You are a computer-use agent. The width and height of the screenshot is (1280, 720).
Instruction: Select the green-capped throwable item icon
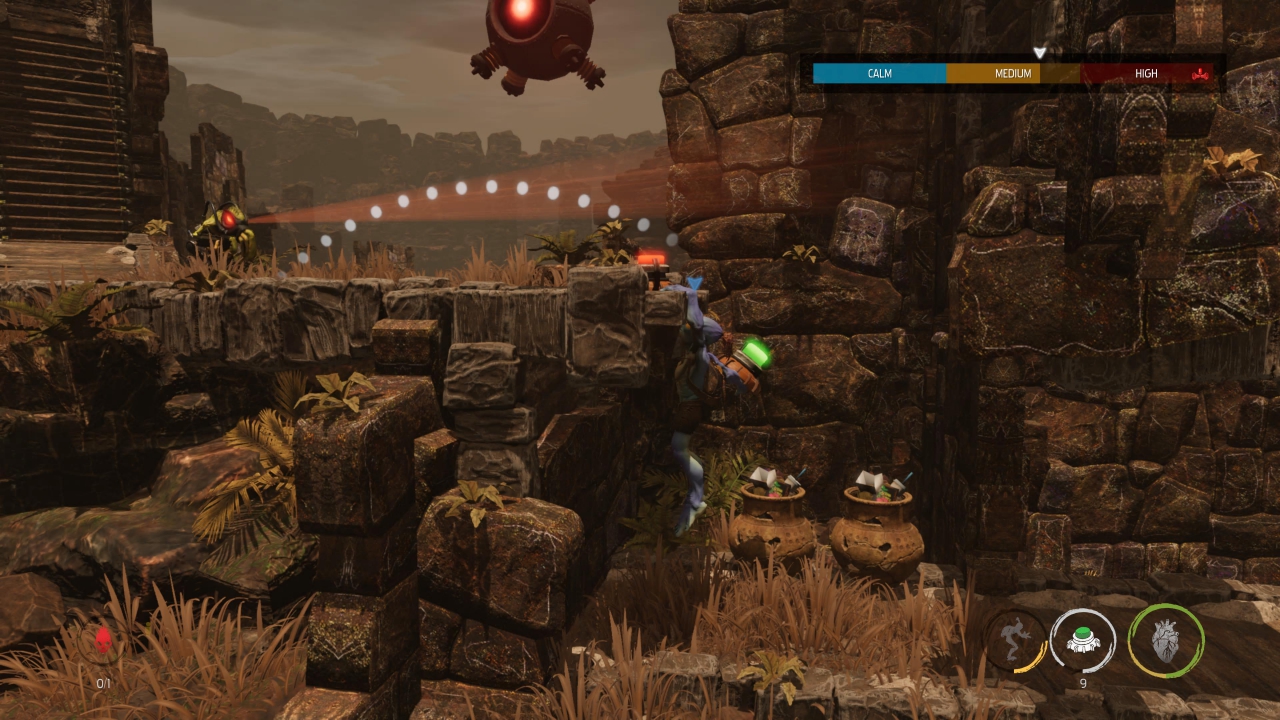pyautogui.click(x=1082, y=640)
